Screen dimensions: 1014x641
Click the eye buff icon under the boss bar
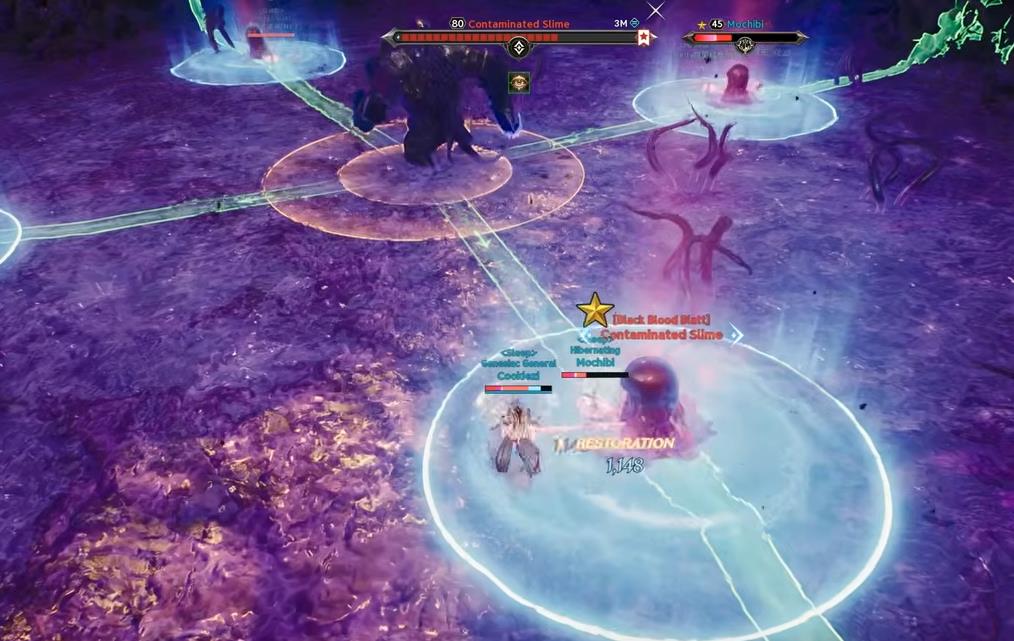[519, 82]
